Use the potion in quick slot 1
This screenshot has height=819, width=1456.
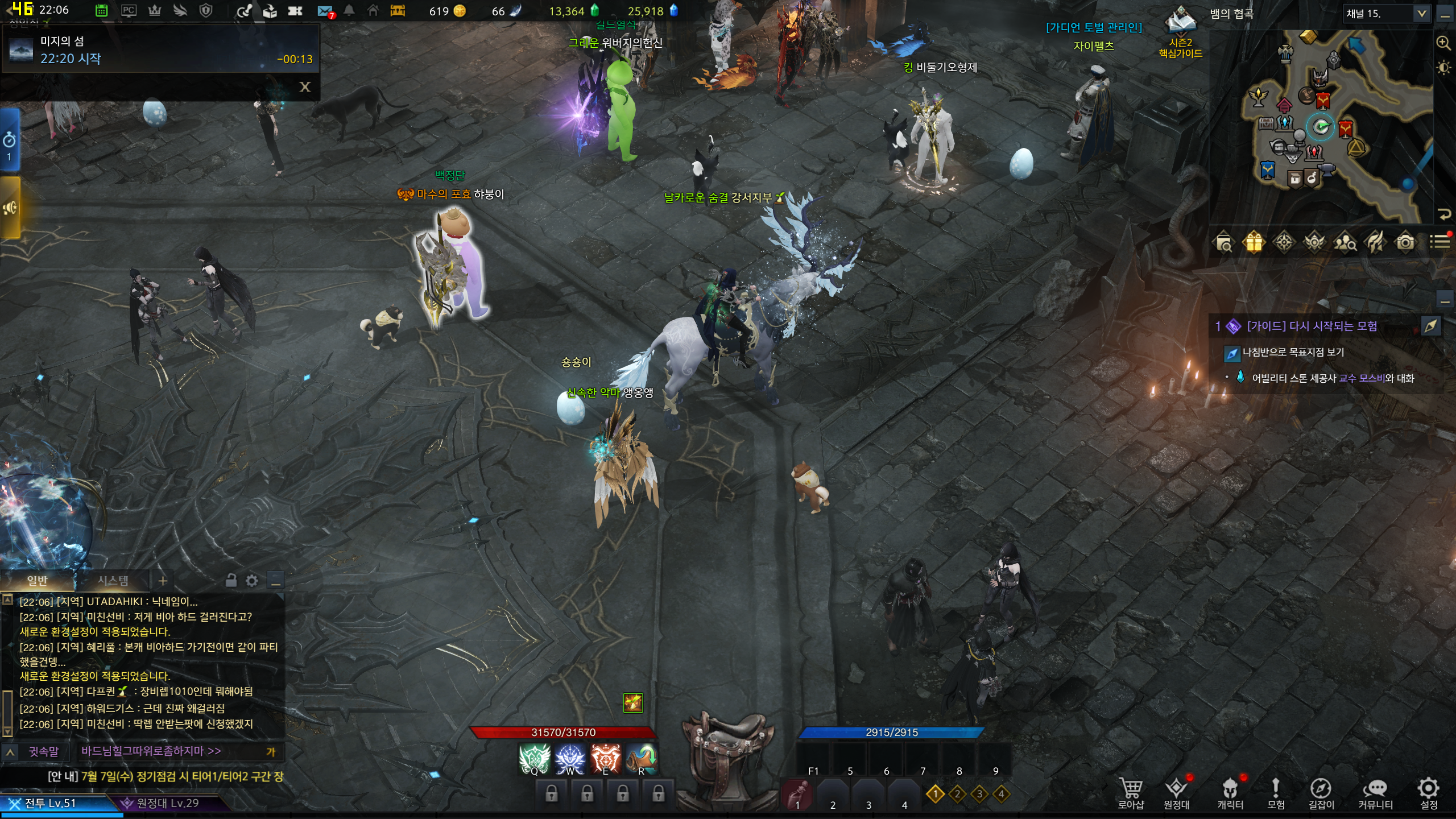797,795
